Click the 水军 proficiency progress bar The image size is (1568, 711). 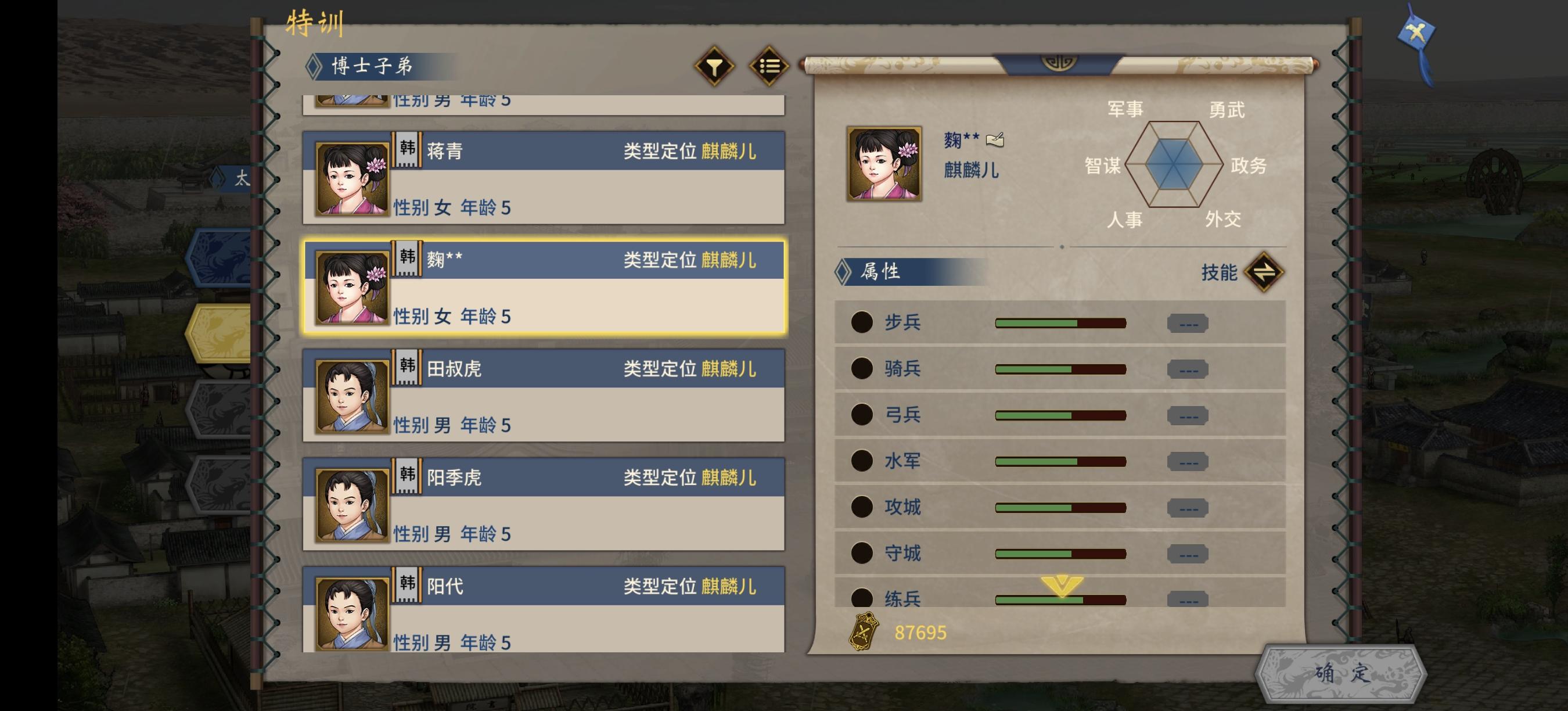coord(1060,461)
